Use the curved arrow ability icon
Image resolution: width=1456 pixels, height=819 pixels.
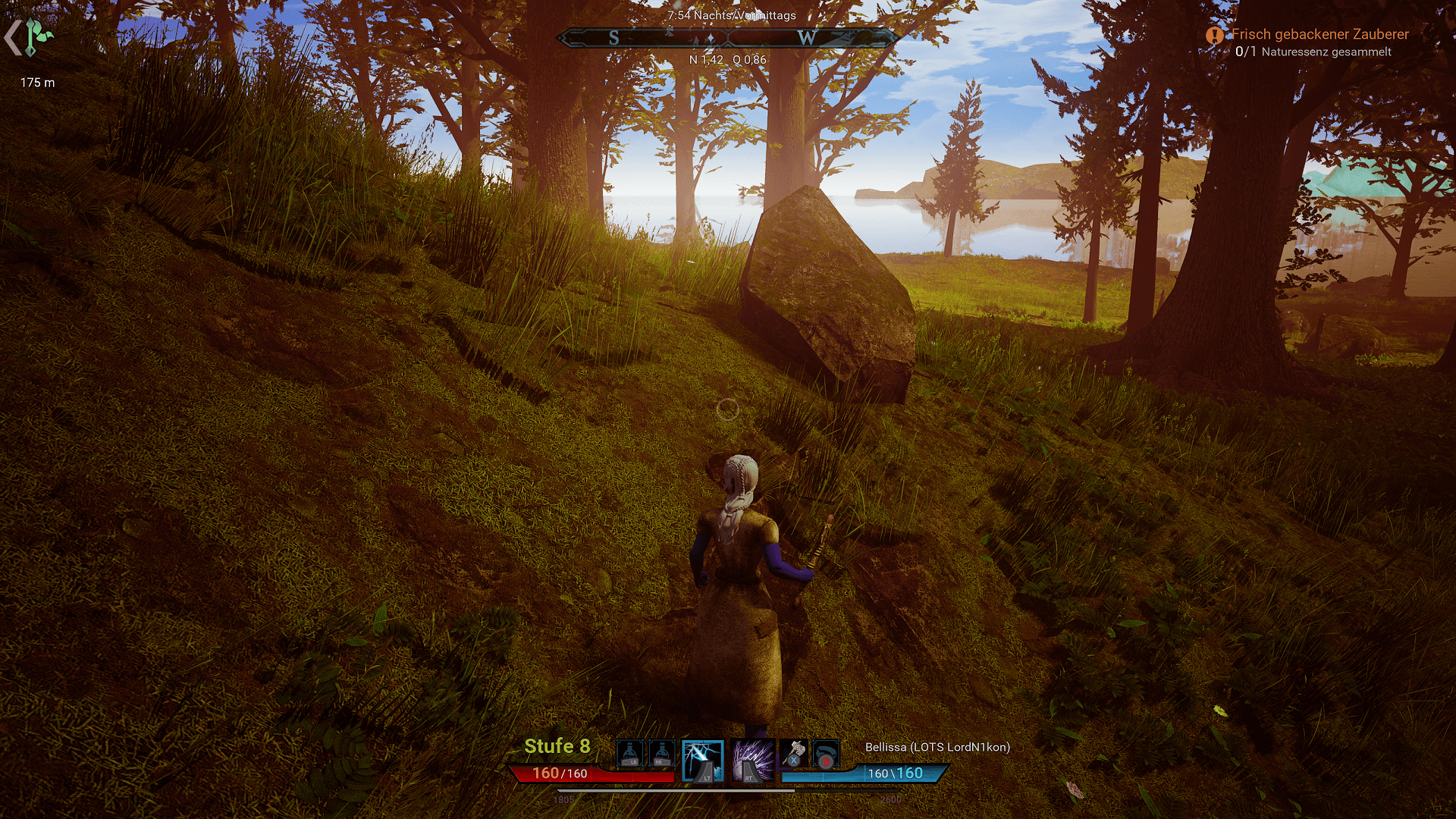pos(826,755)
